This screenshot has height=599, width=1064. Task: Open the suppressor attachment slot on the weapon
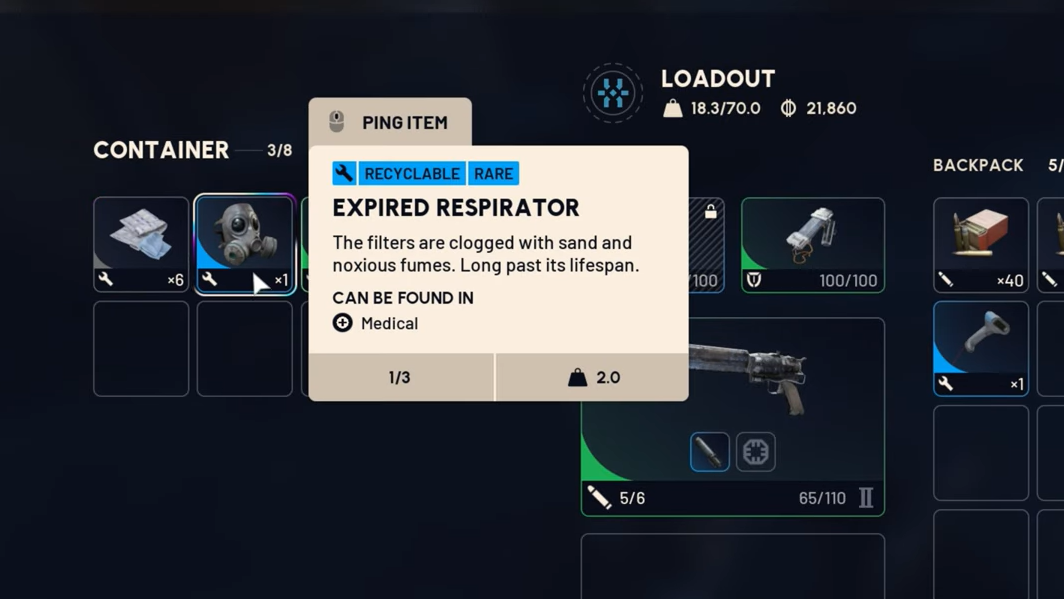[x=709, y=452]
